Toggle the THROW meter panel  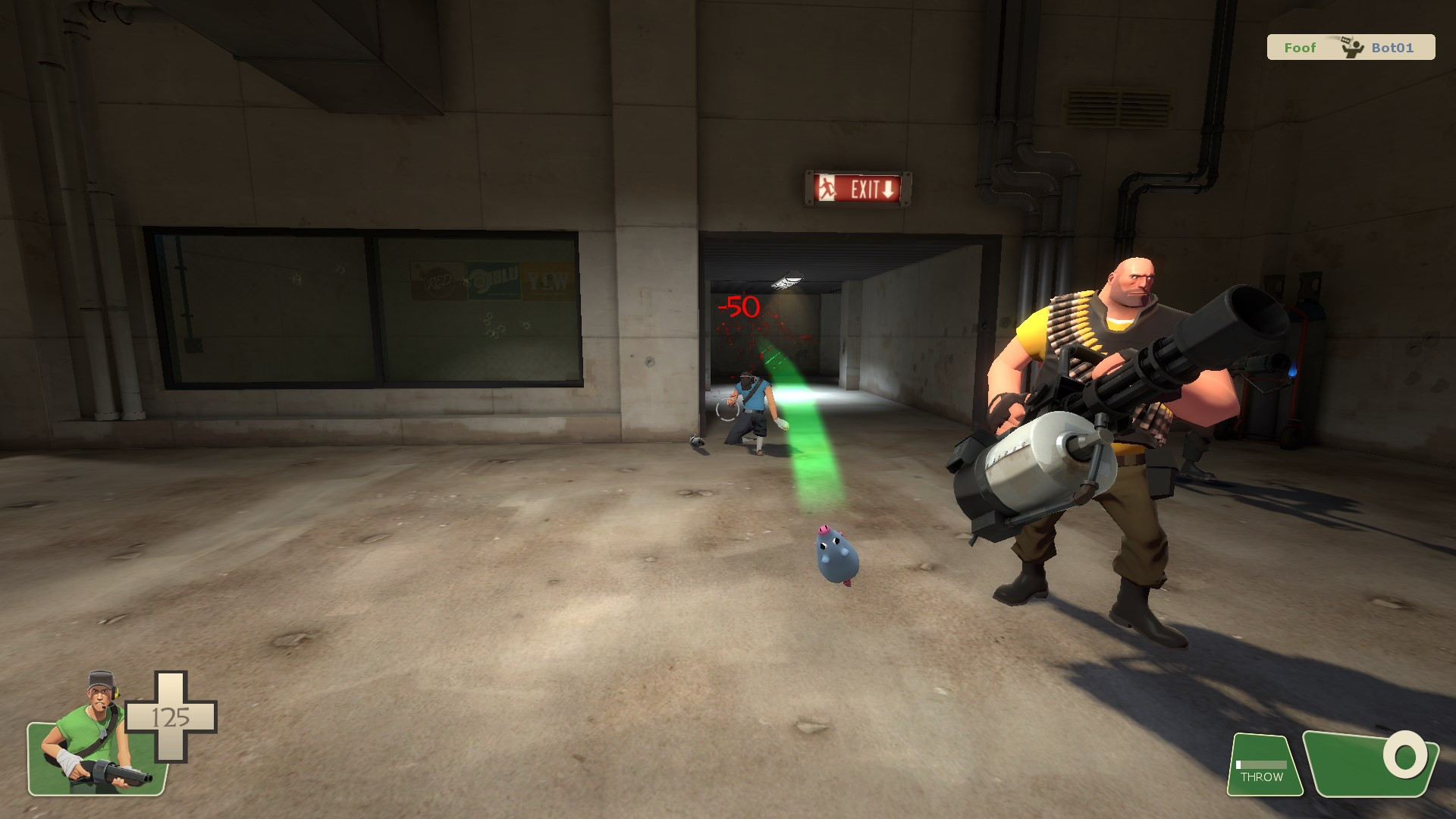(1264, 766)
